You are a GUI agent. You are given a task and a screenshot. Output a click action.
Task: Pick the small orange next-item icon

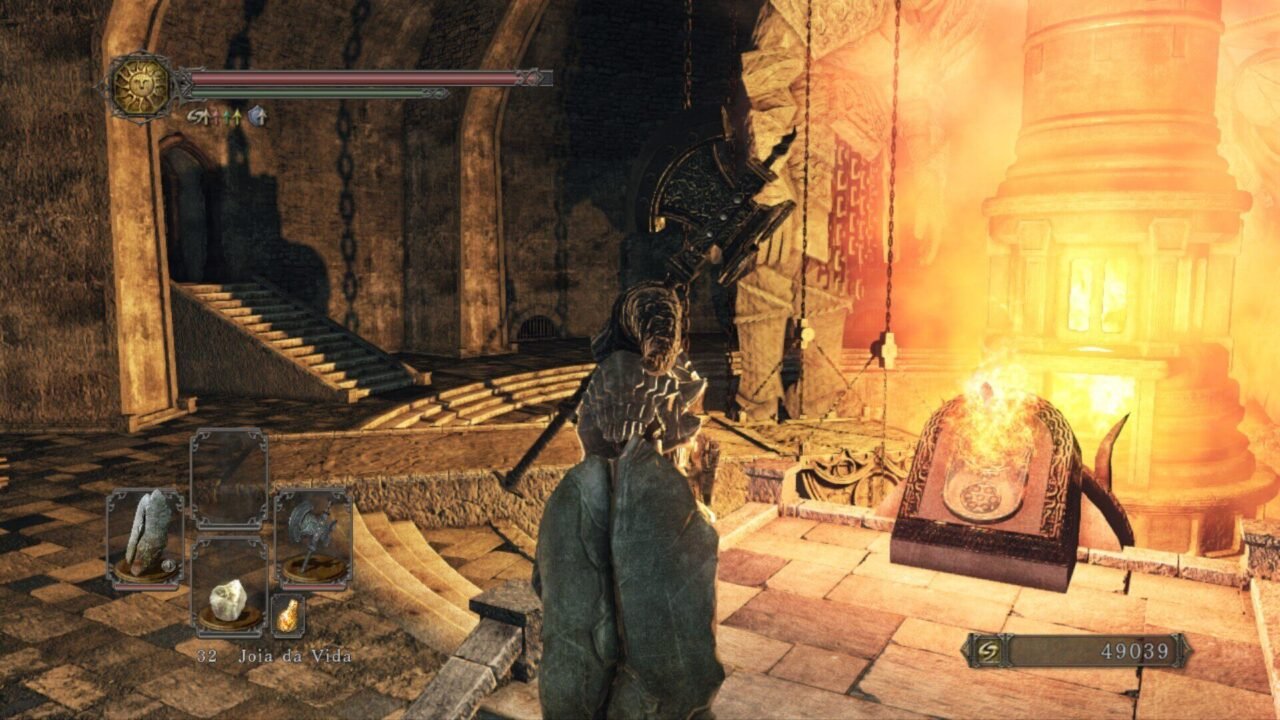(288, 615)
